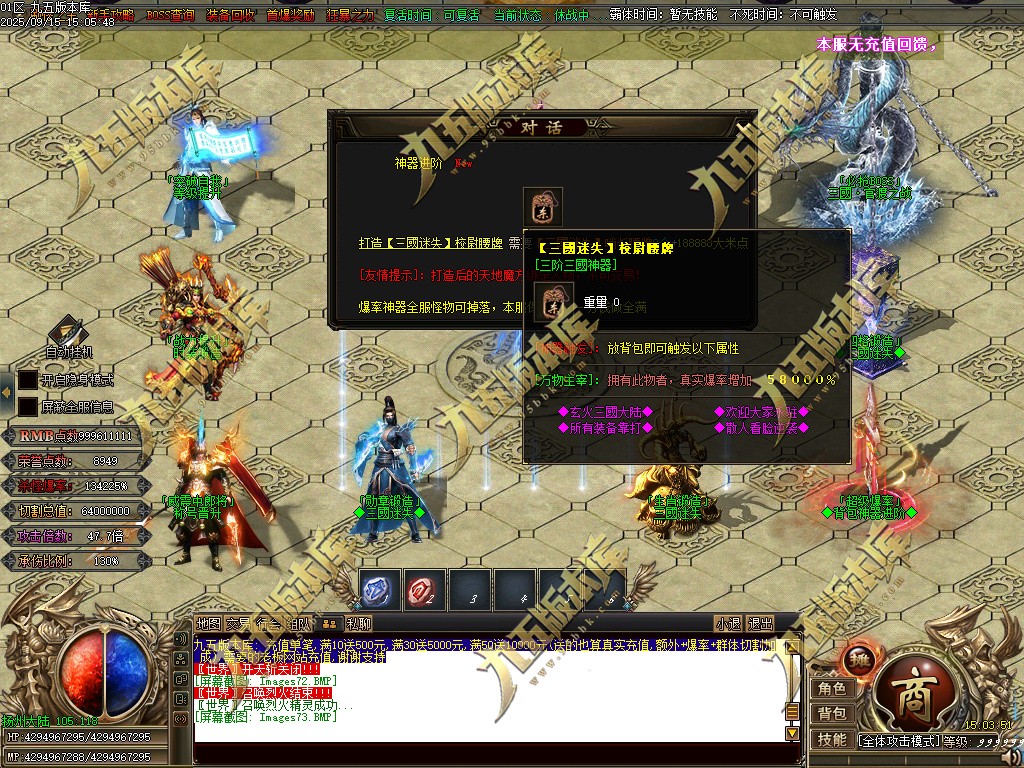Open the BOSS查询 menu entry
Viewport: 1024px width, 768px height.
[x=170, y=16]
